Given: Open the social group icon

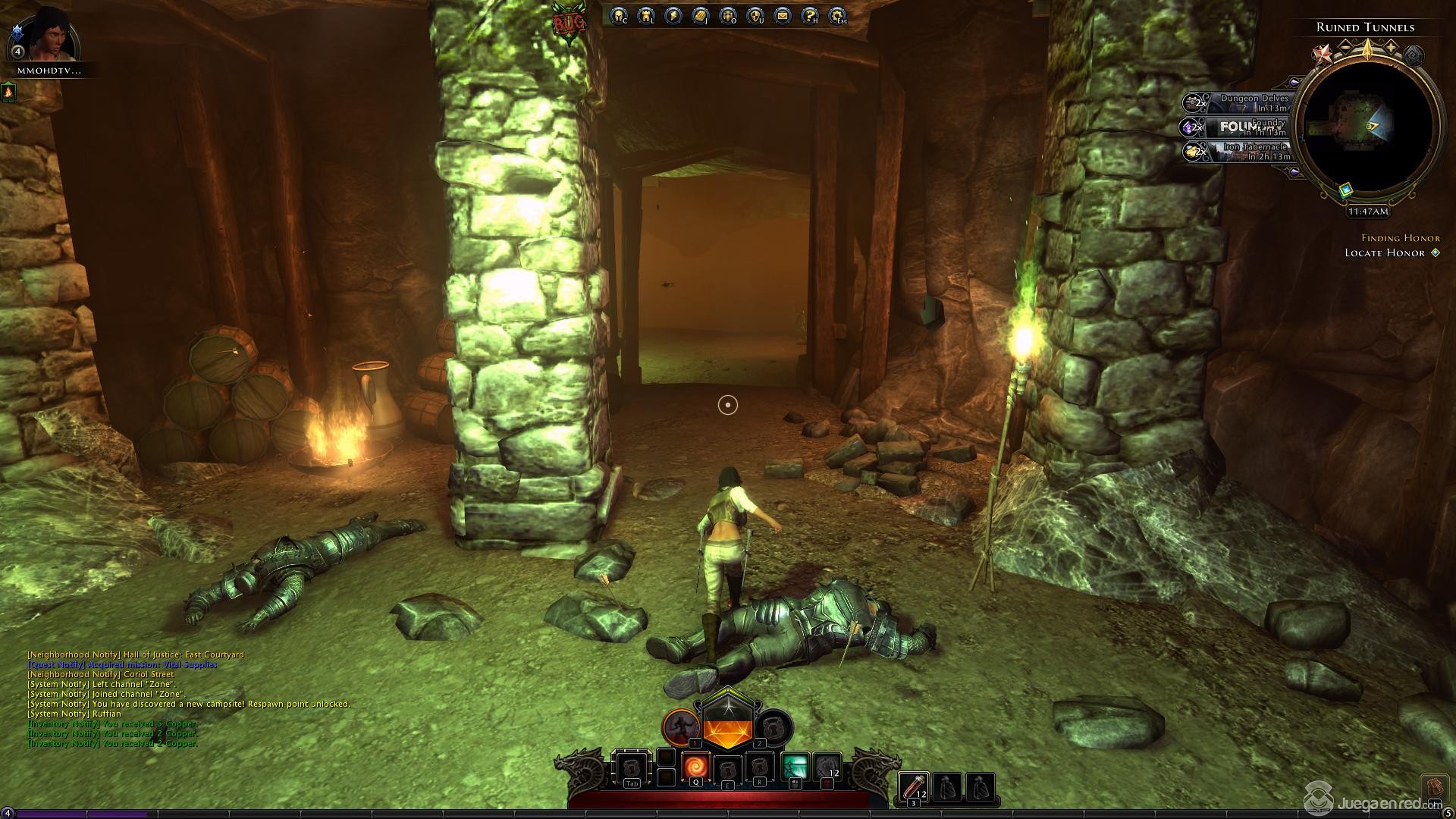Looking at the screenshot, I should pos(727,15).
